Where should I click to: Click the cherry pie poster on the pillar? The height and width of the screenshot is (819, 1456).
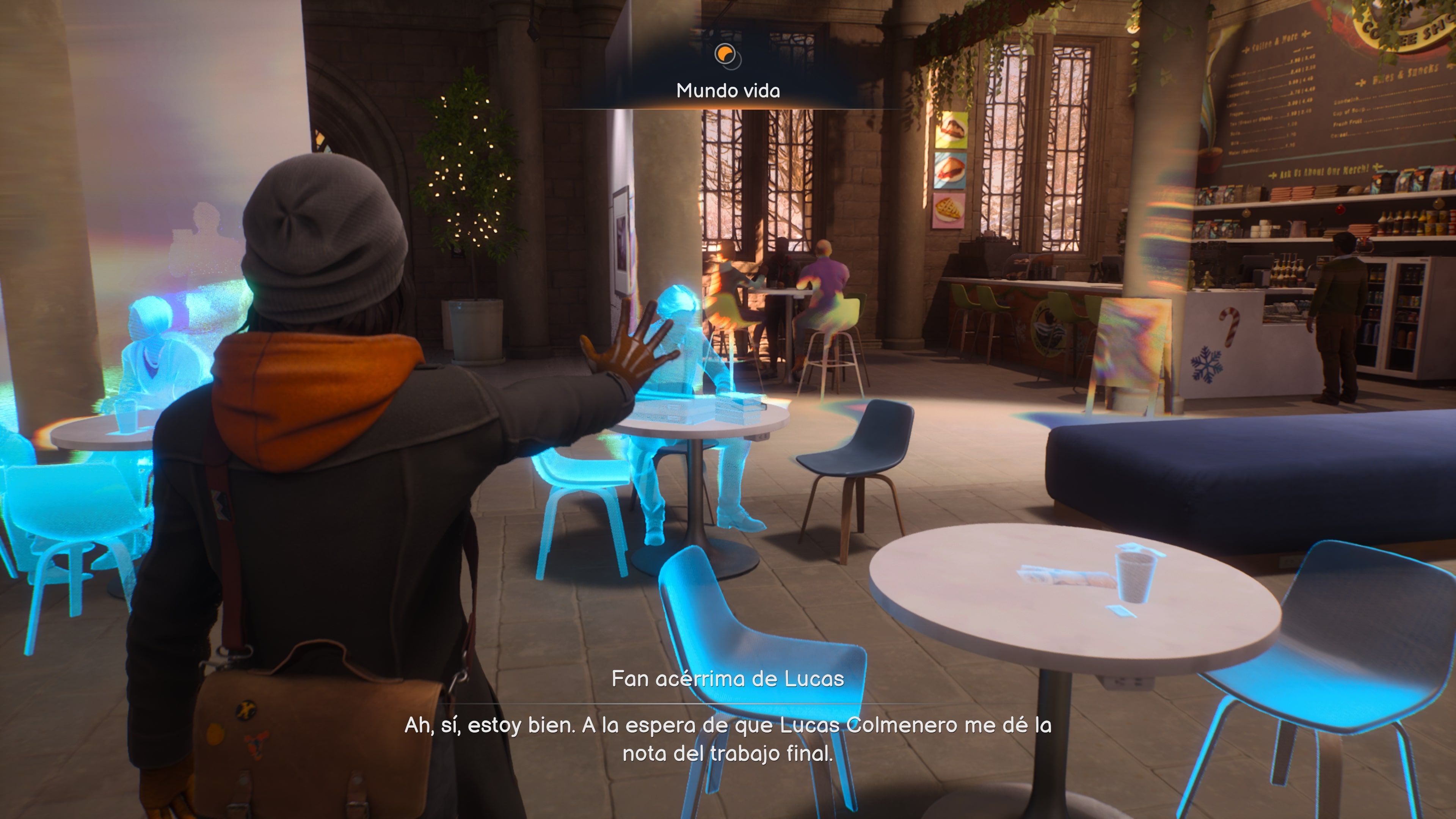coord(950,170)
